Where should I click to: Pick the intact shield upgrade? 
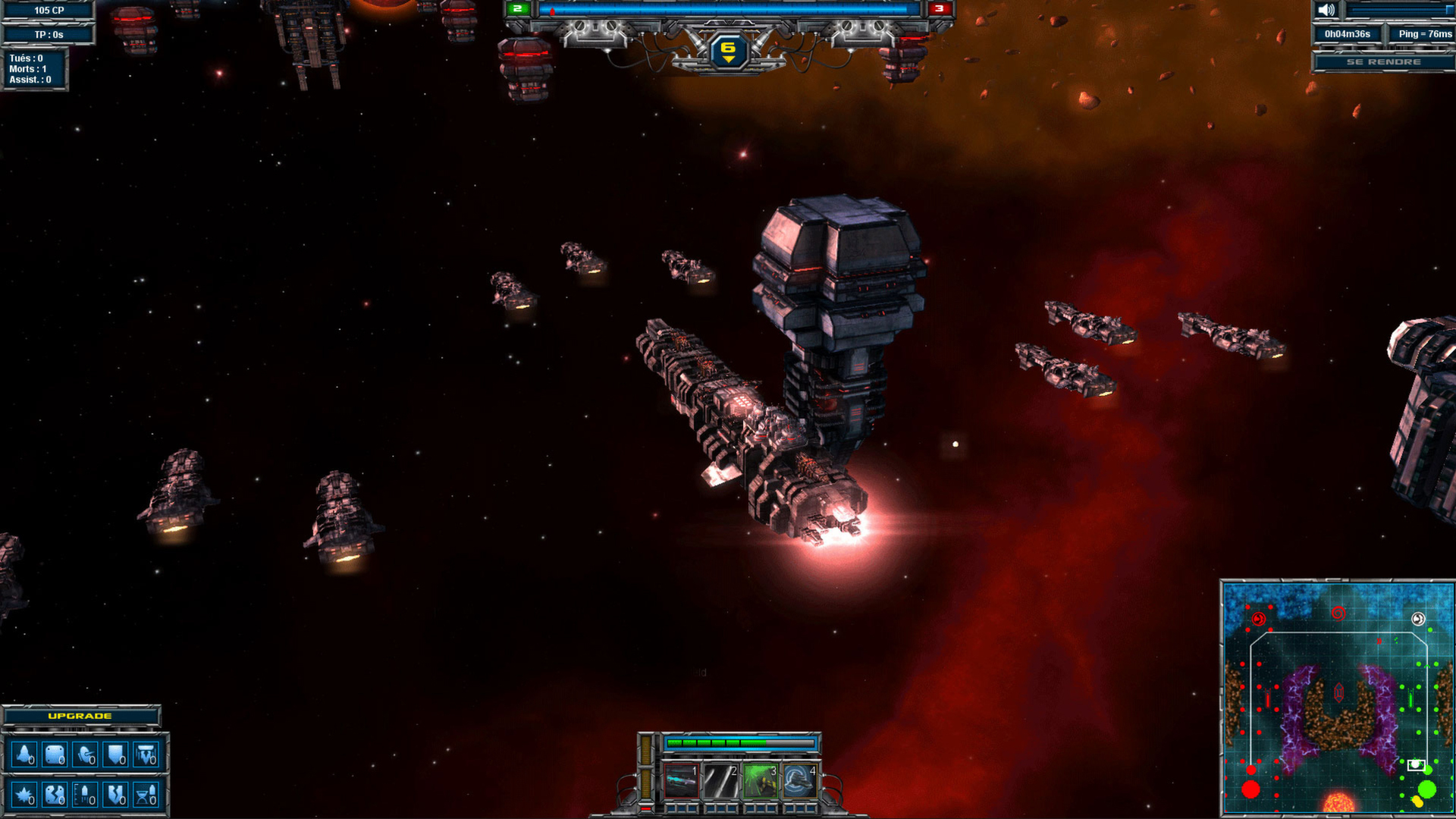click(x=116, y=755)
